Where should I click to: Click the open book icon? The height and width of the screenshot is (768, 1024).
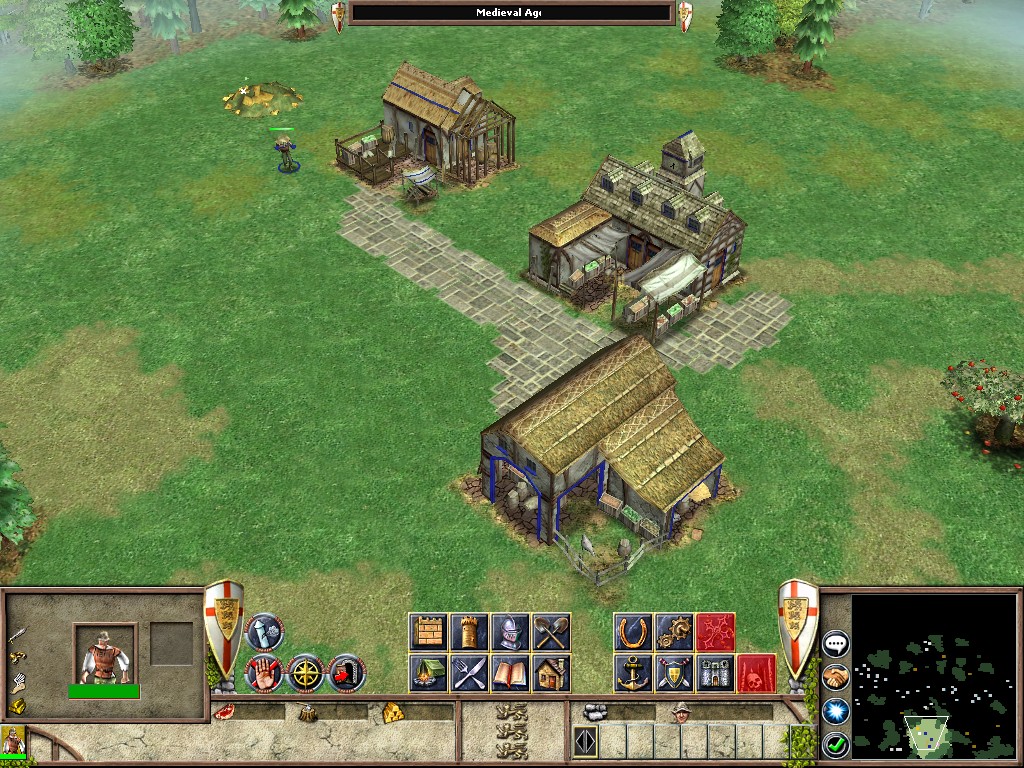[510, 673]
